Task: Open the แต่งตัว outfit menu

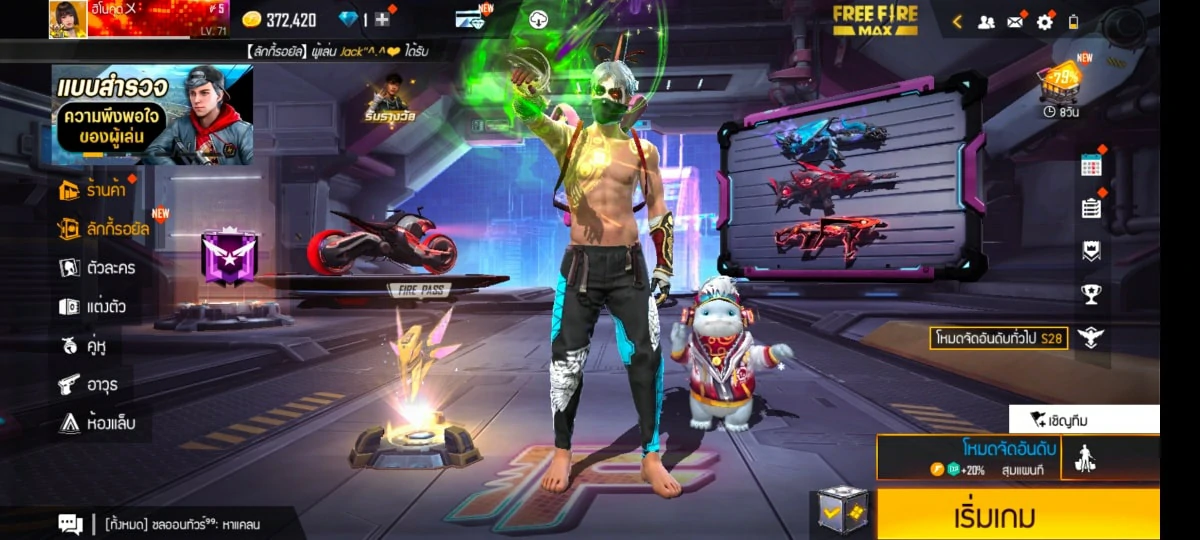Action: (x=93, y=306)
